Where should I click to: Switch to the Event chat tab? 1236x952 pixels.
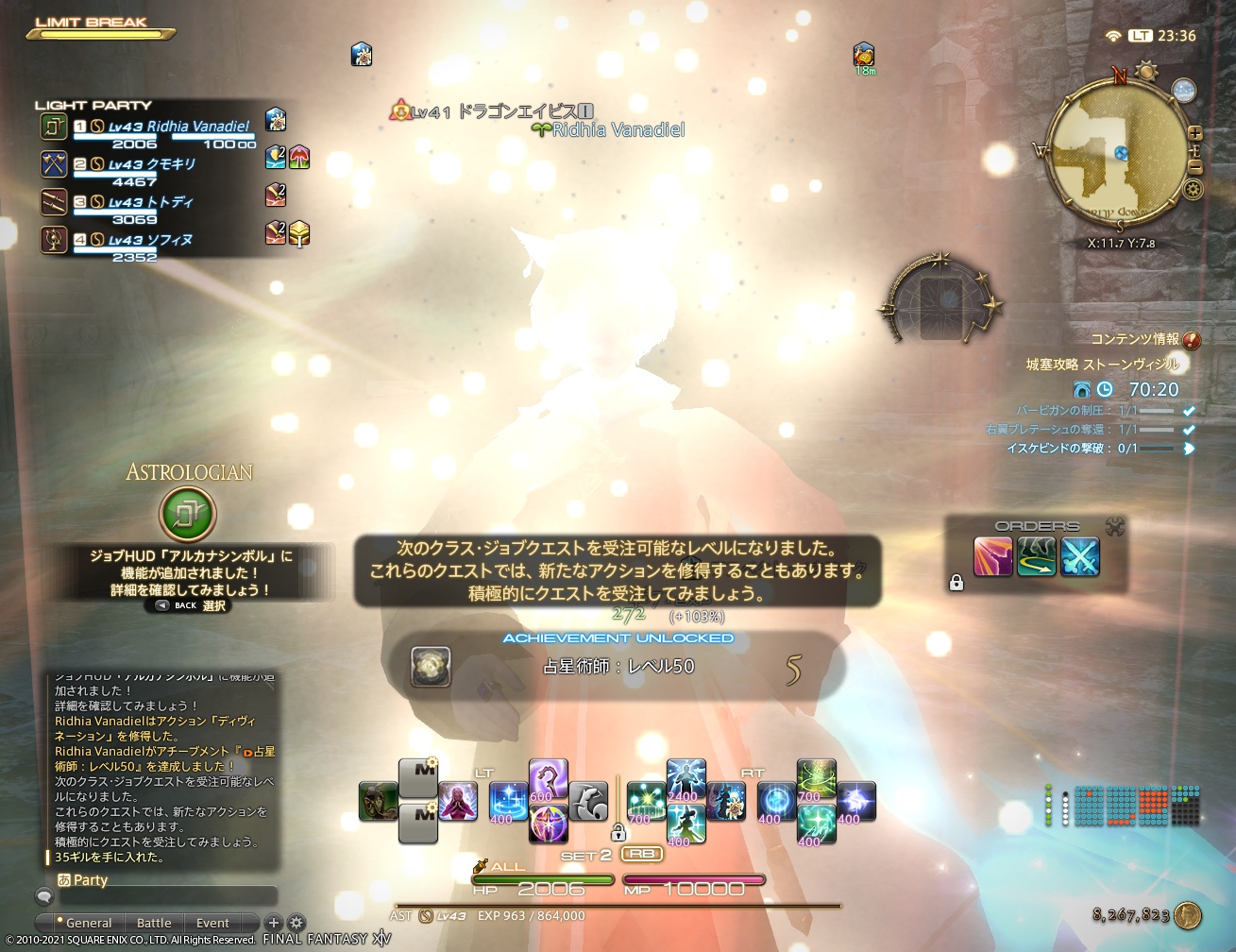(212, 922)
